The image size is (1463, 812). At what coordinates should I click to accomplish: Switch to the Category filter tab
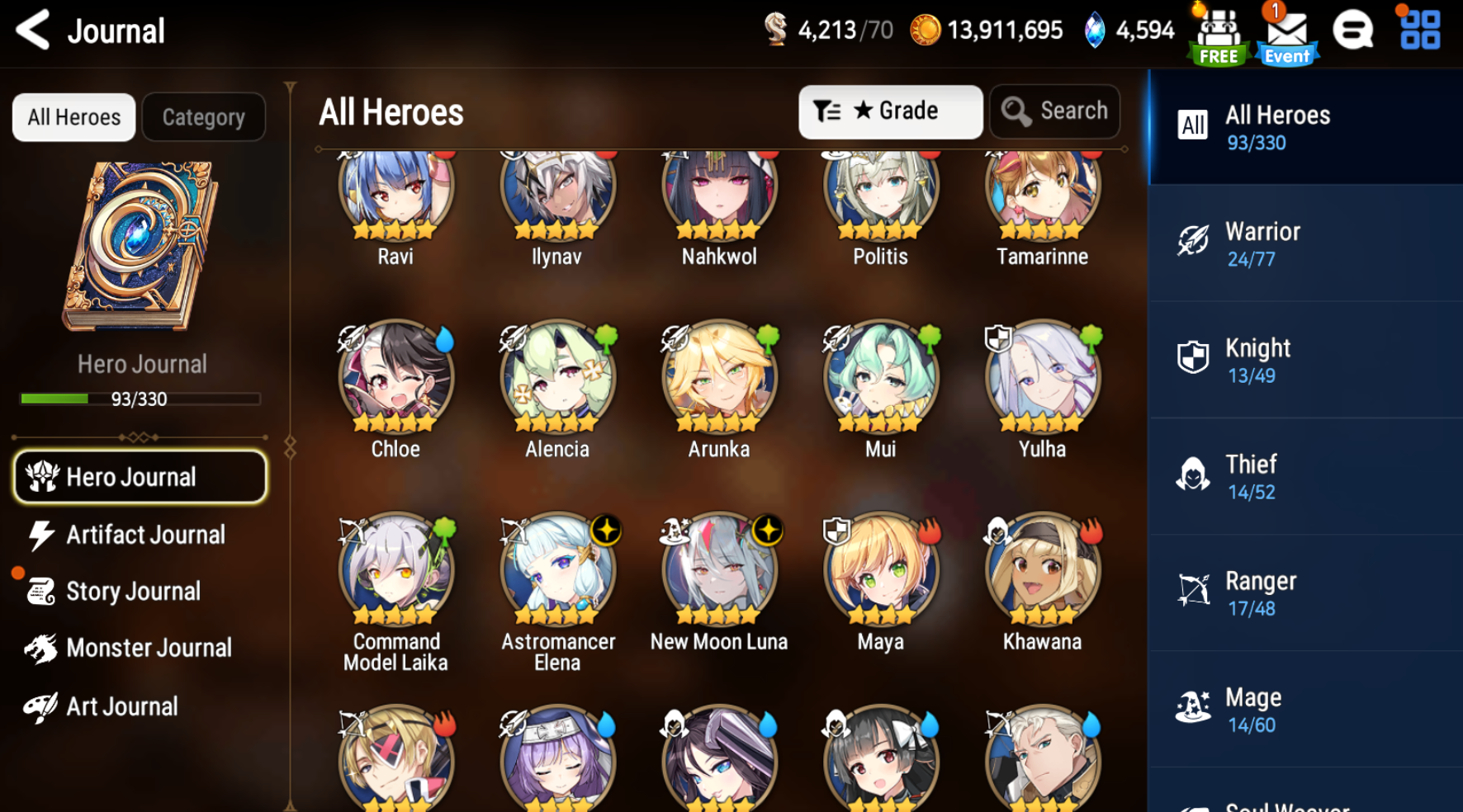tap(203, 116)
